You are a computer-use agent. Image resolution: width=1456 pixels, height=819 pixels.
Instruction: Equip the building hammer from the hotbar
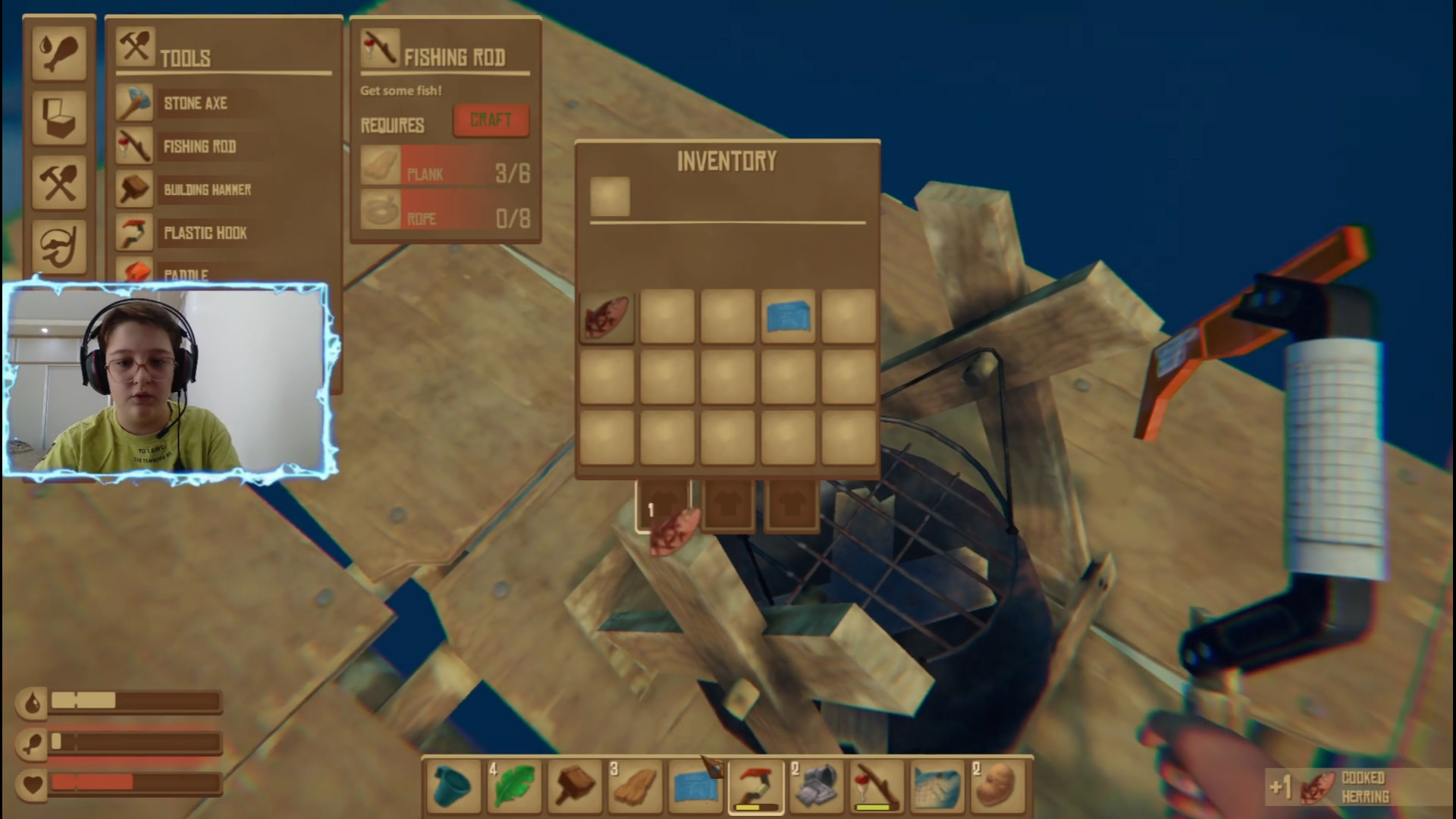click(574, 786)
